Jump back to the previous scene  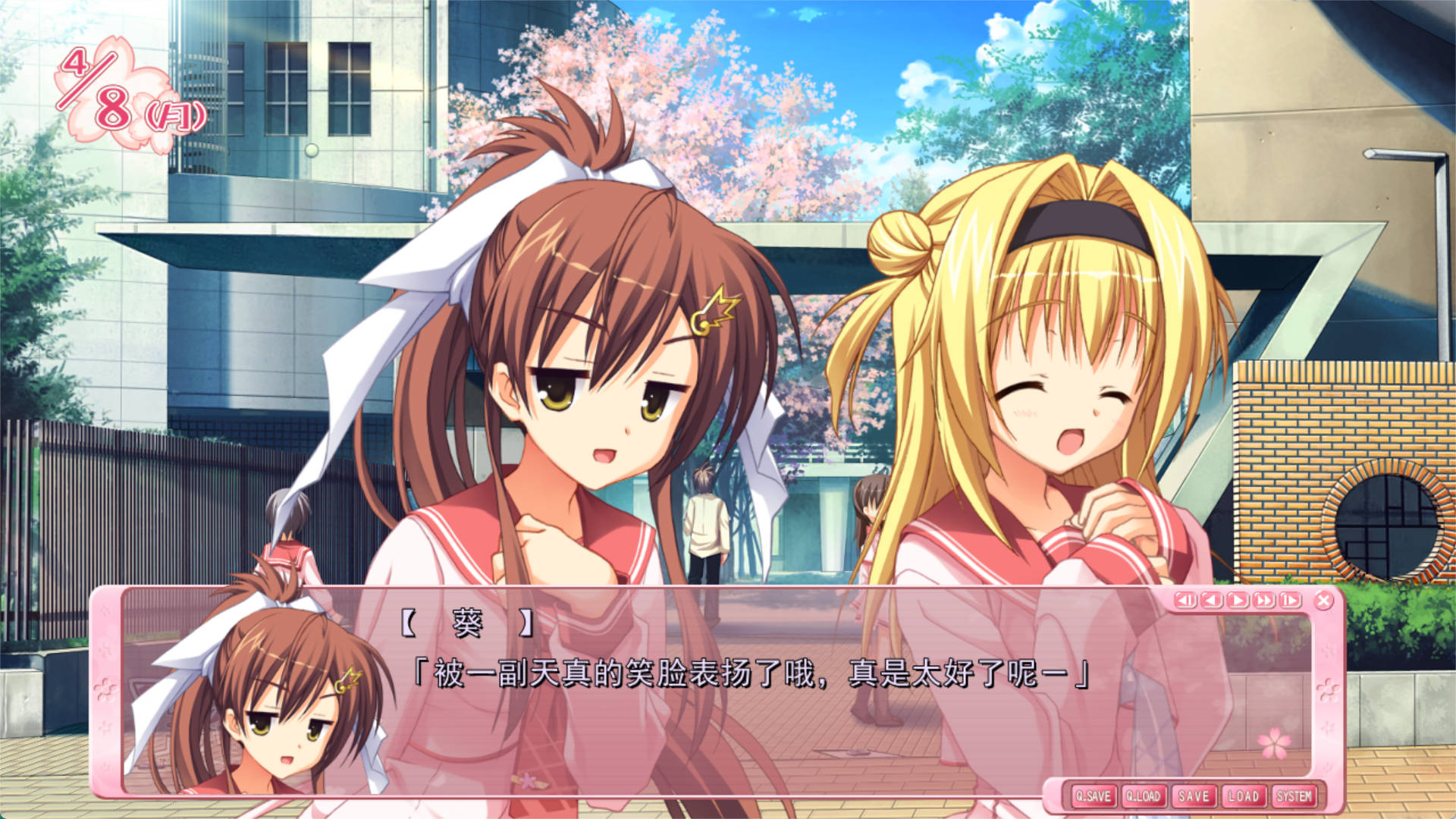[1185, 601]
